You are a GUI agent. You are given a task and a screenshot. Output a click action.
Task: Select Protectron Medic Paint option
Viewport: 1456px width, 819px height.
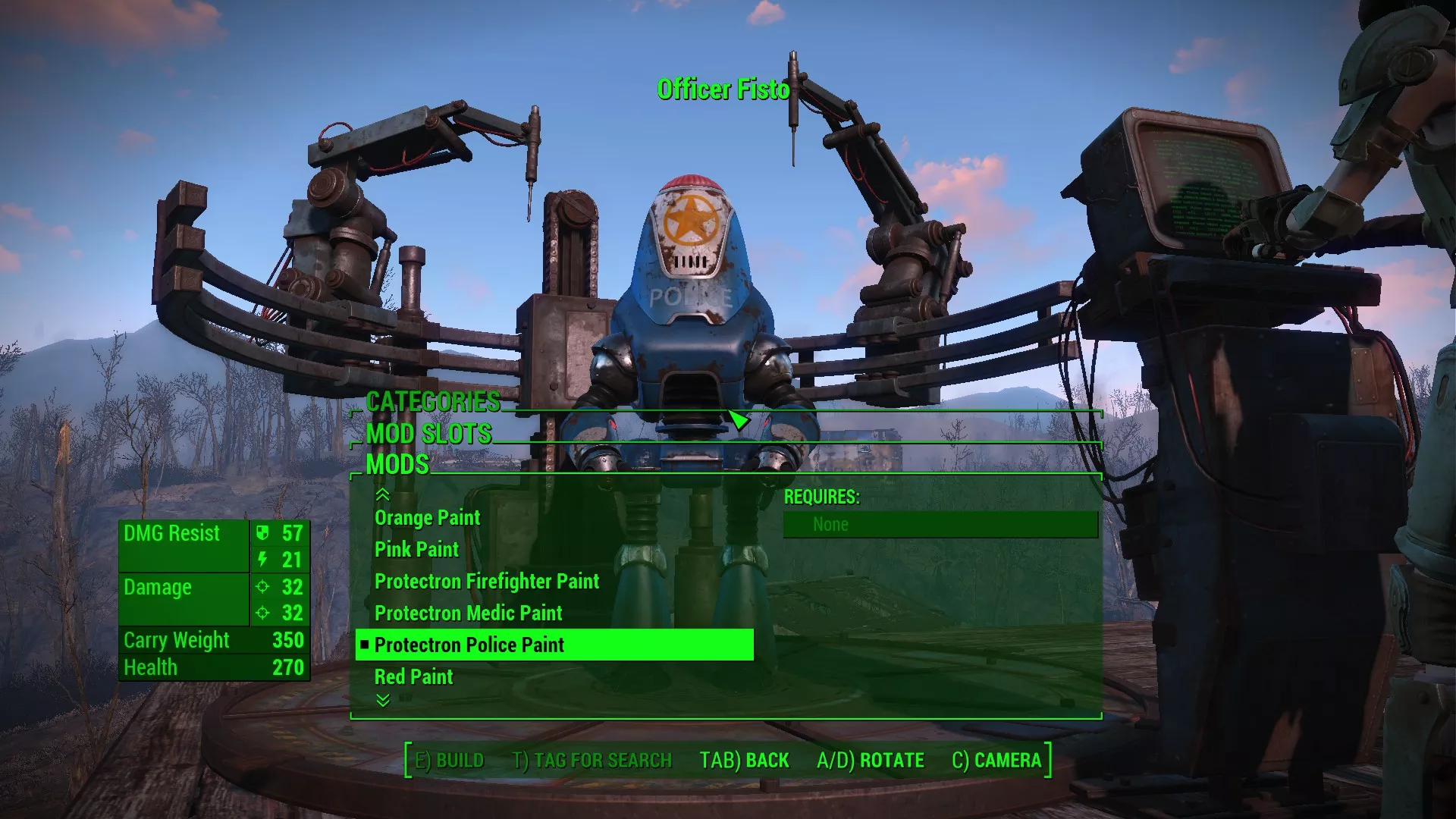[x=468, y=613]
